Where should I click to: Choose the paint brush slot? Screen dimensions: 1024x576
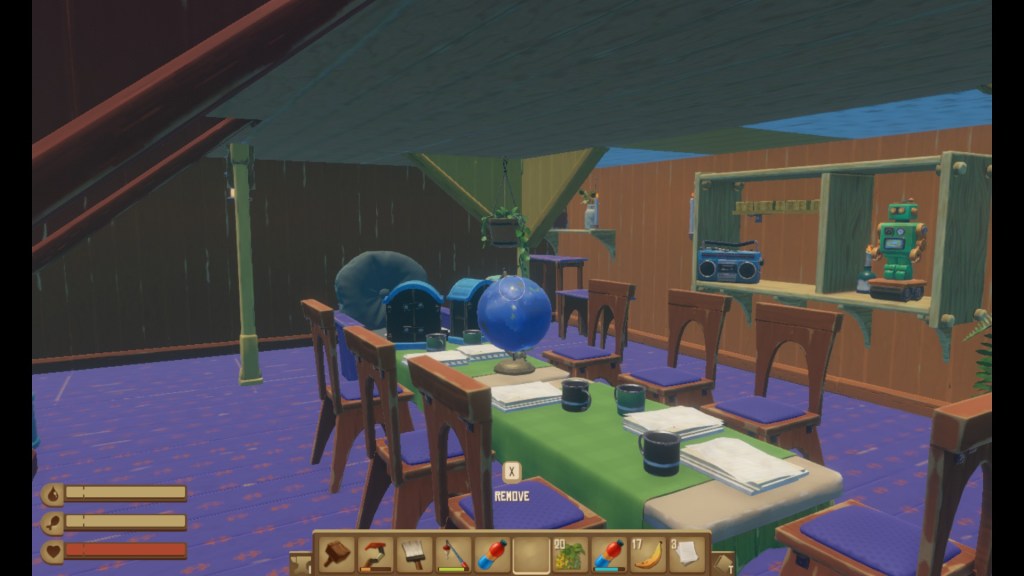pyautogui.click(x=414, y=554)
